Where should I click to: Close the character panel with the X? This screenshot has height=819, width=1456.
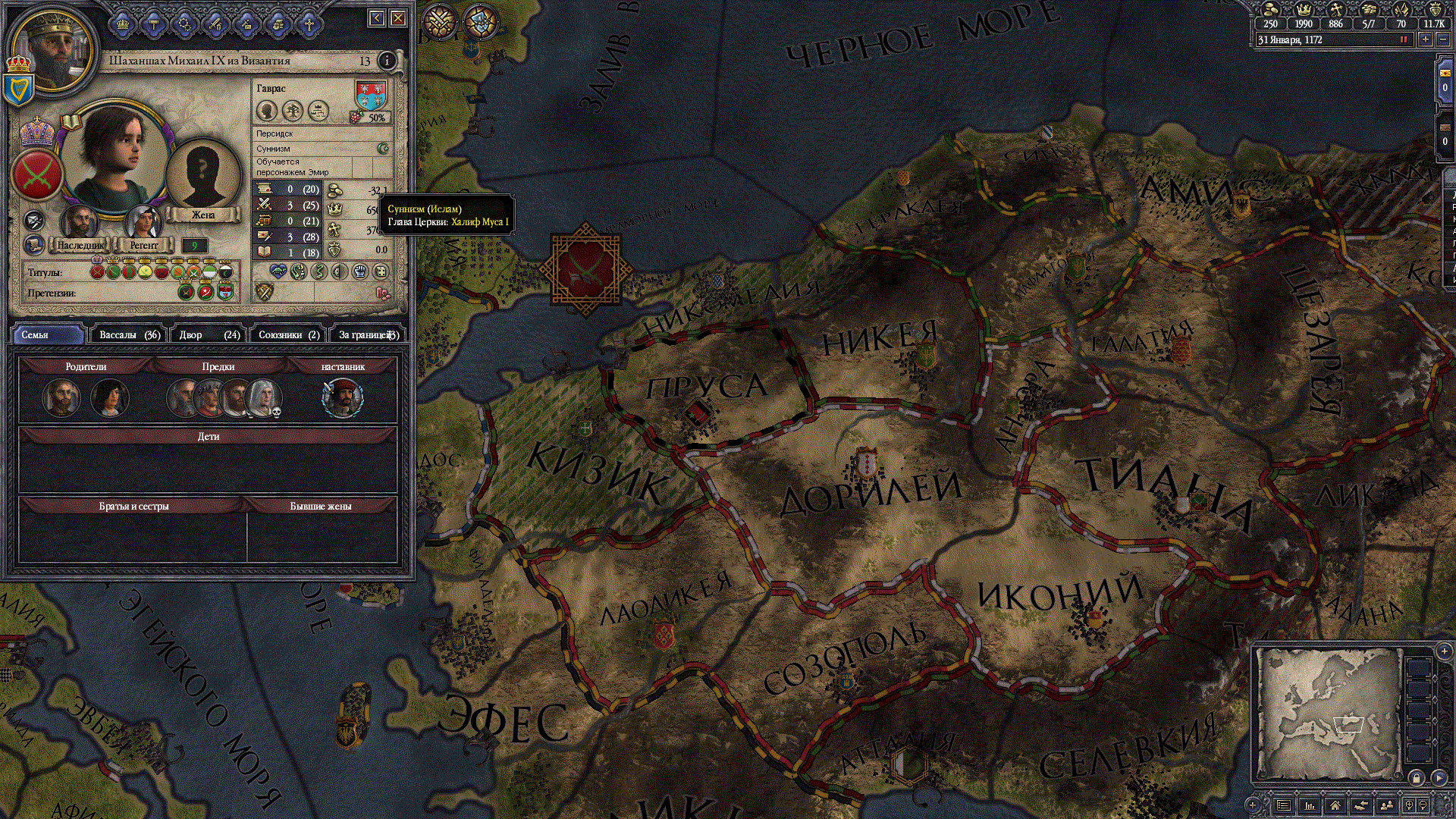(x=398, y=18)
